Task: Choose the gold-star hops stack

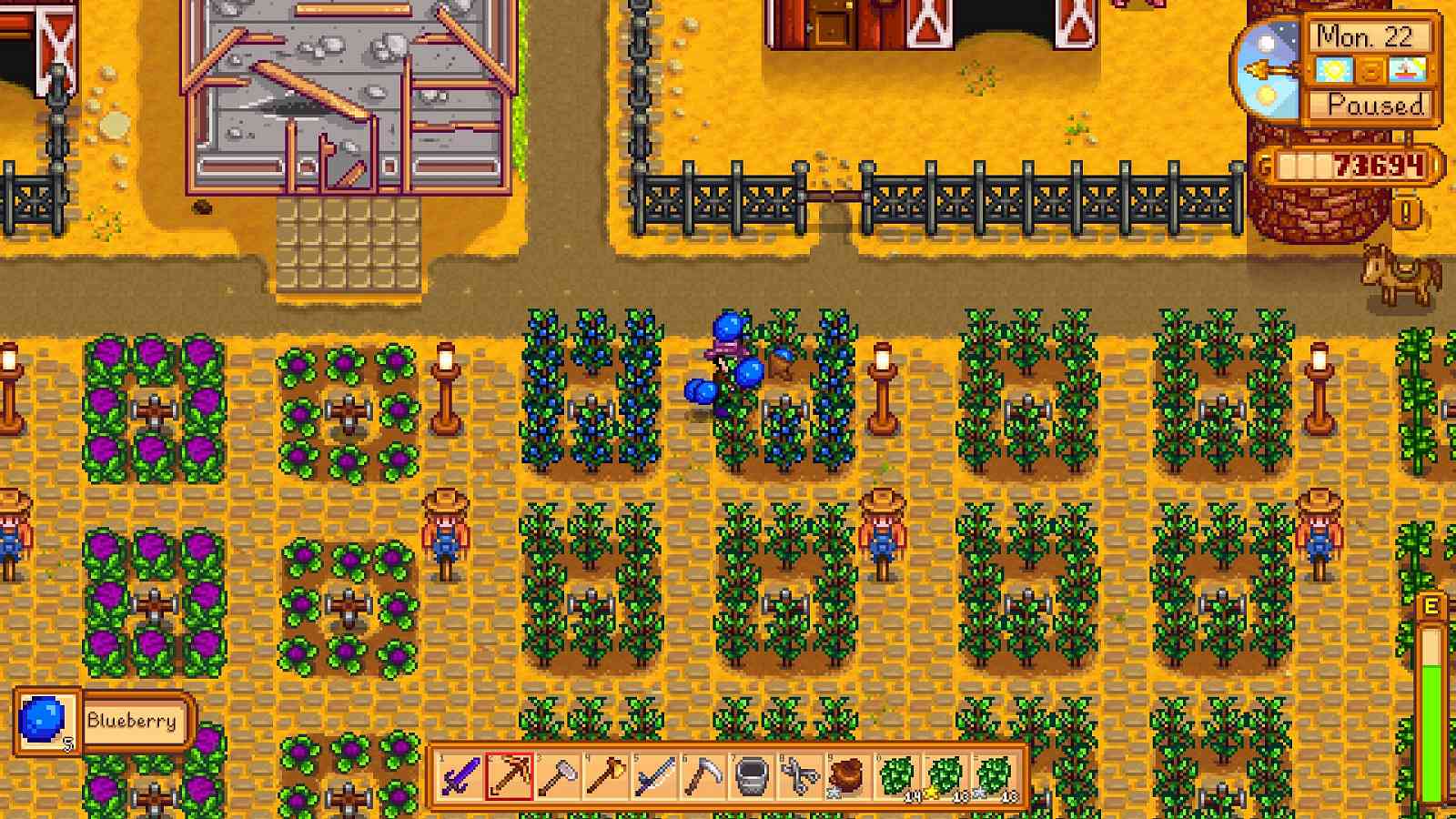Action: click(946, 777)
